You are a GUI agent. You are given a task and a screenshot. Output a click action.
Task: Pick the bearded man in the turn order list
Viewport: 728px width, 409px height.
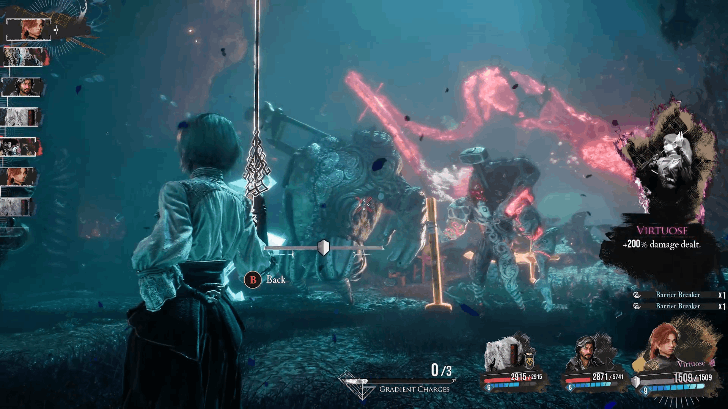[20, 87]
